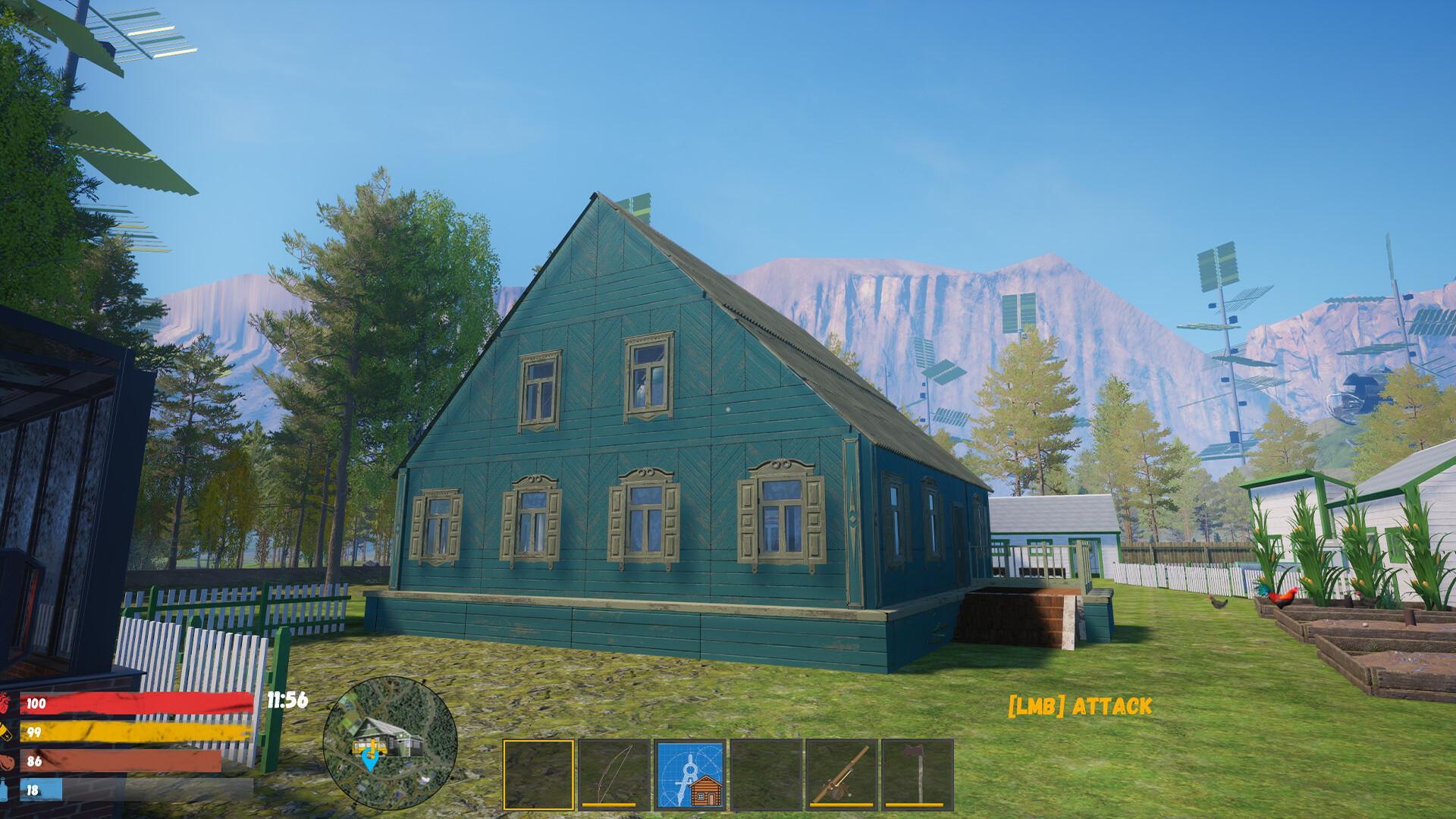The height and width of the screenshot is (819, 1456).
Task: Click the water bottle icon beside the thirst bar
Action: click(8, 789)
